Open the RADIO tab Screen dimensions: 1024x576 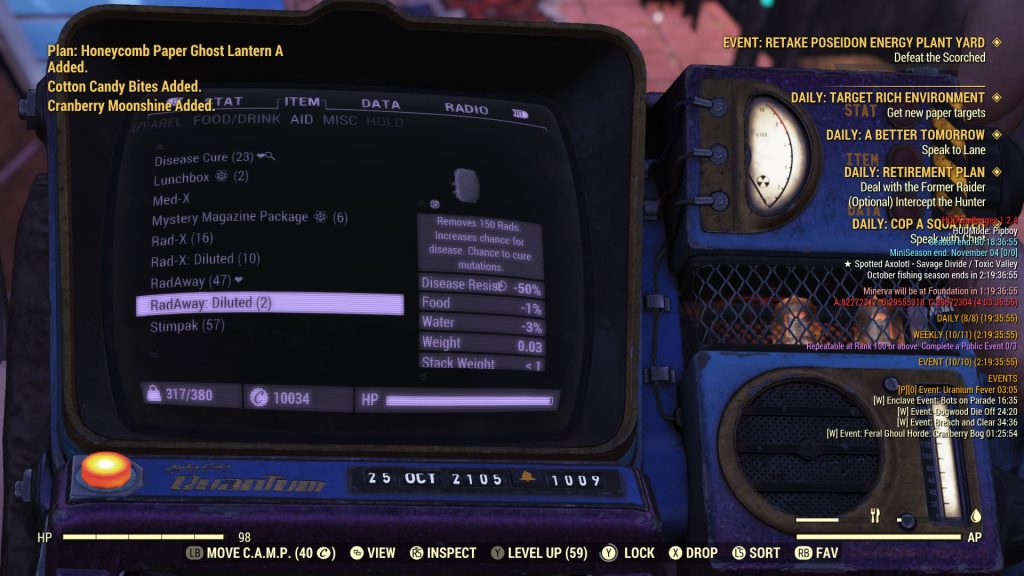pos(466,108)
